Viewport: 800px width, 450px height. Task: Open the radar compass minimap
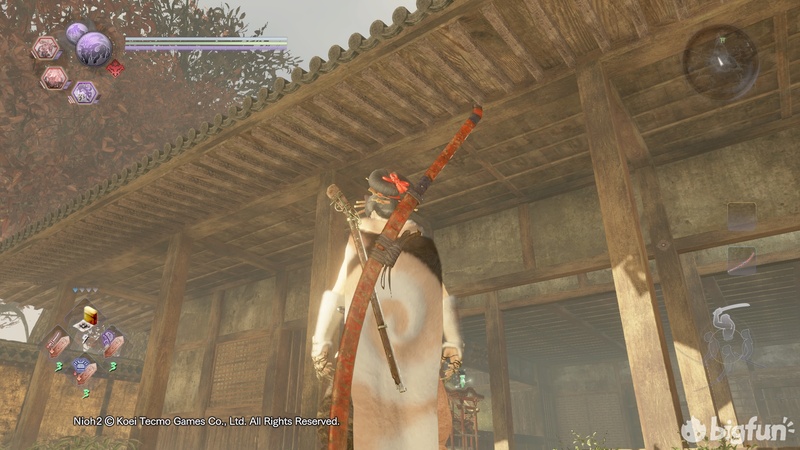coord(720,61)
